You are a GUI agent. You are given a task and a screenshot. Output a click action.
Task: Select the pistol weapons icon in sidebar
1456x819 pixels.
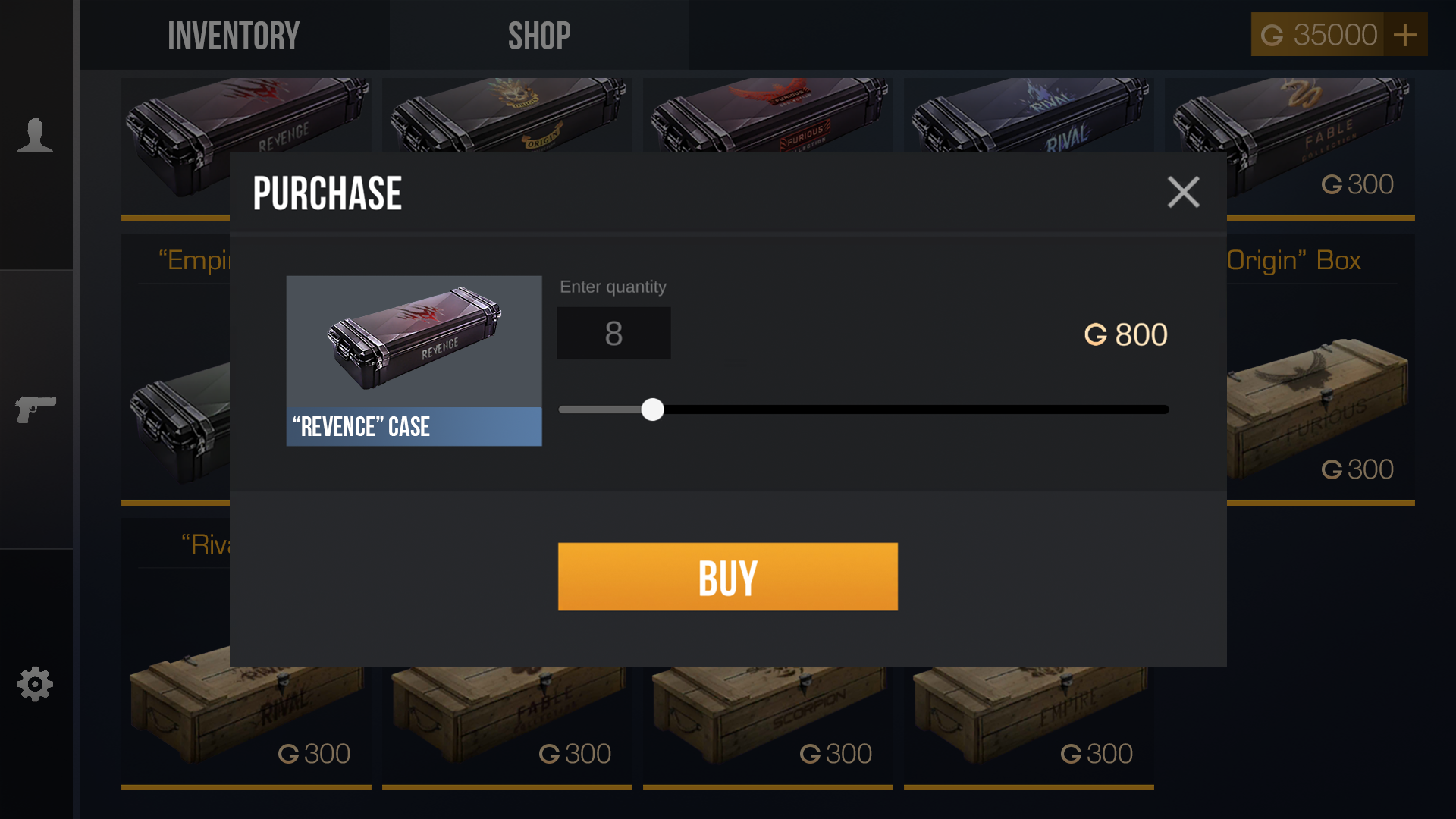tap(35, 409)
